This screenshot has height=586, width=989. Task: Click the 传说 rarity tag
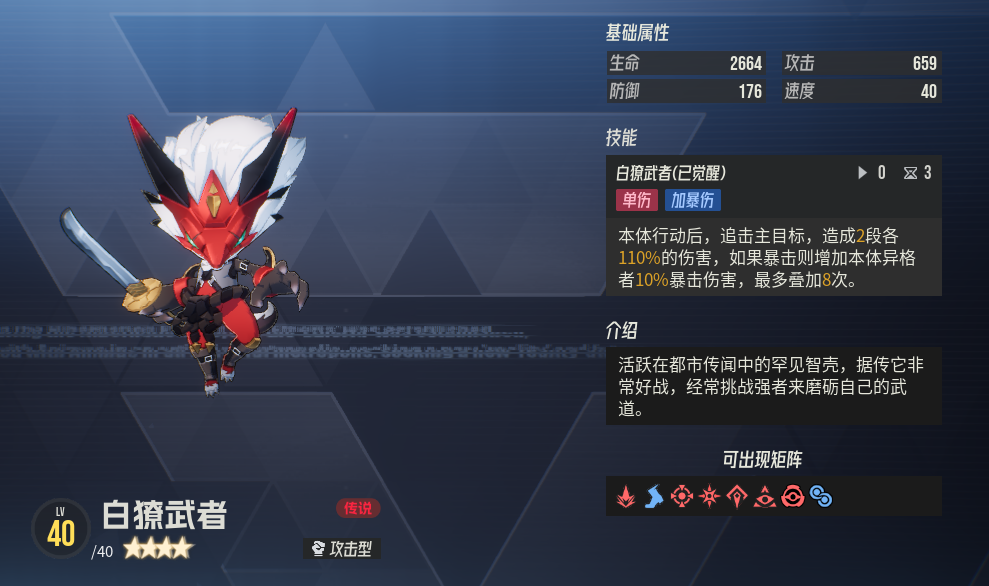[358, 508]
